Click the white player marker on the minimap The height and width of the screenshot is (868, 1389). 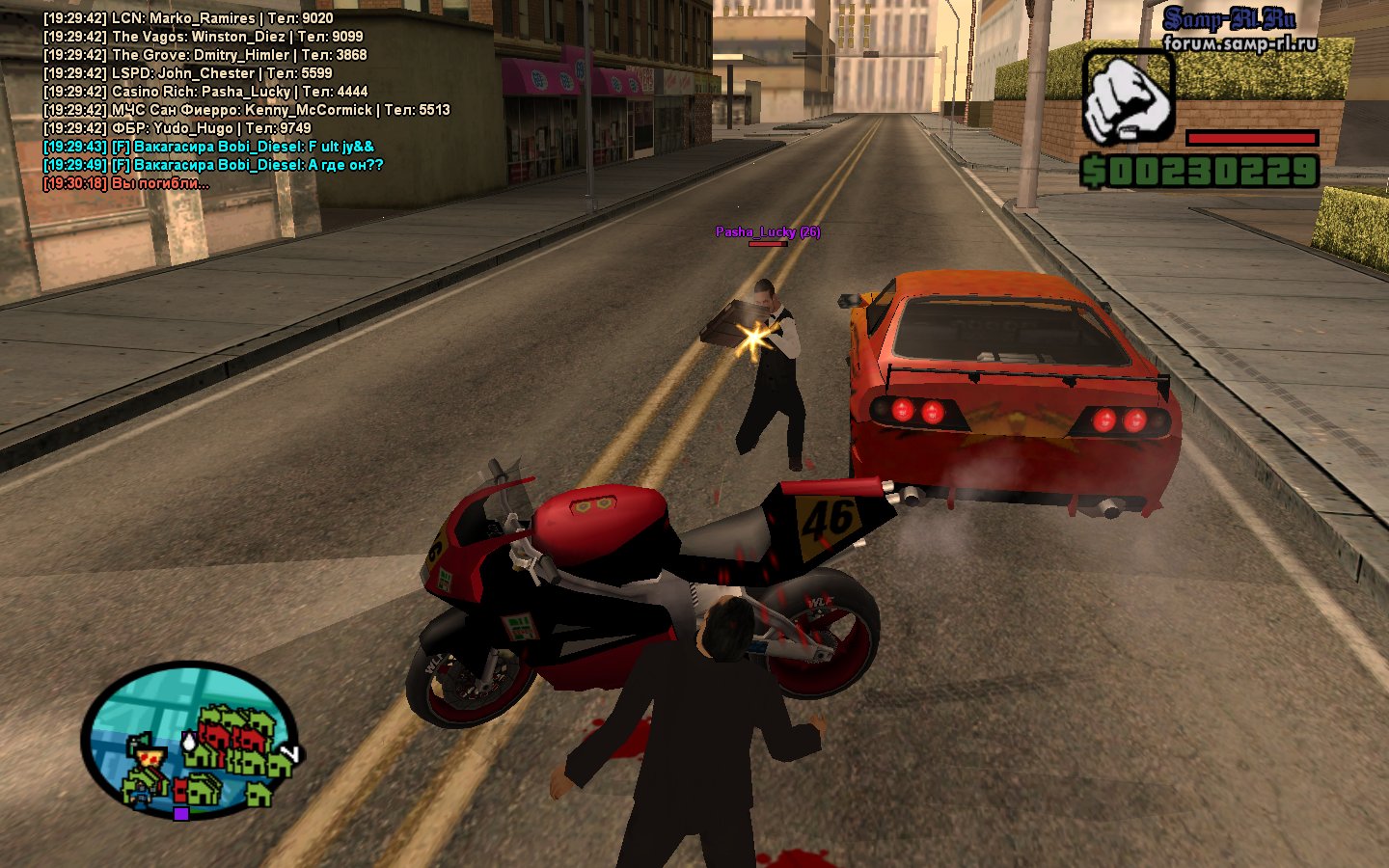click(188, 741)
